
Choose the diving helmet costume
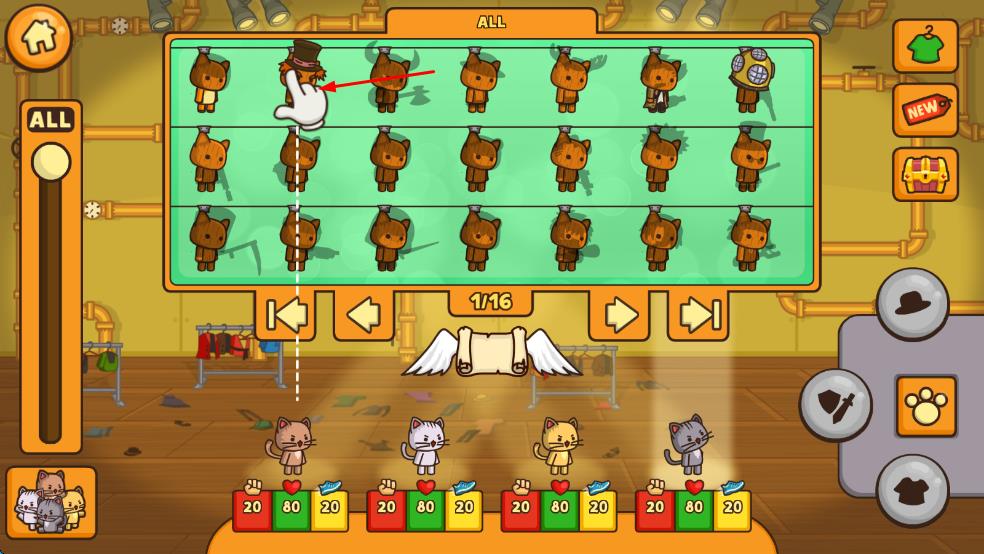pyautogui.click(x=749, y=78)
